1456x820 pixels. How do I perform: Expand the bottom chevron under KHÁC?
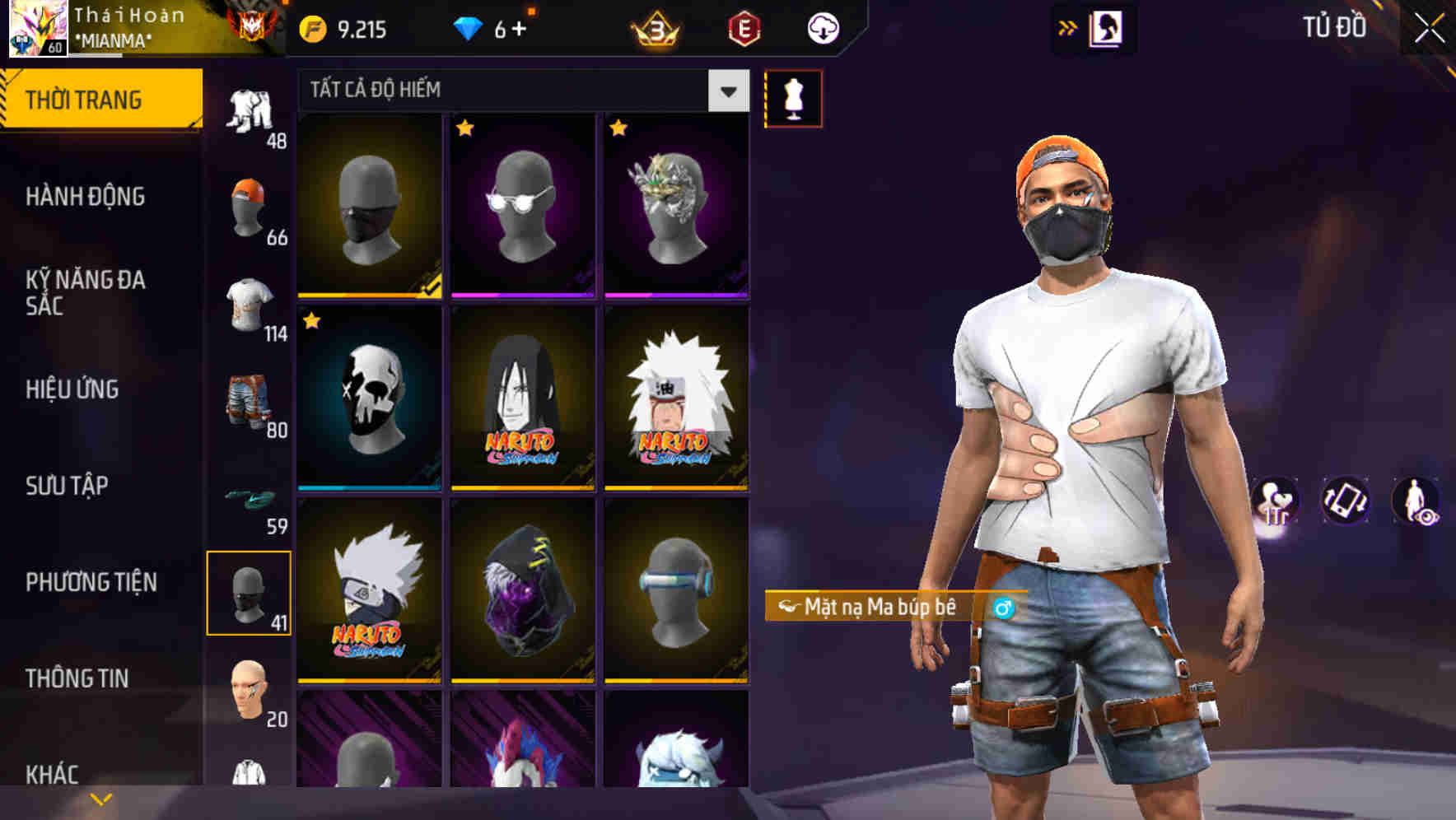coord(99,799)
